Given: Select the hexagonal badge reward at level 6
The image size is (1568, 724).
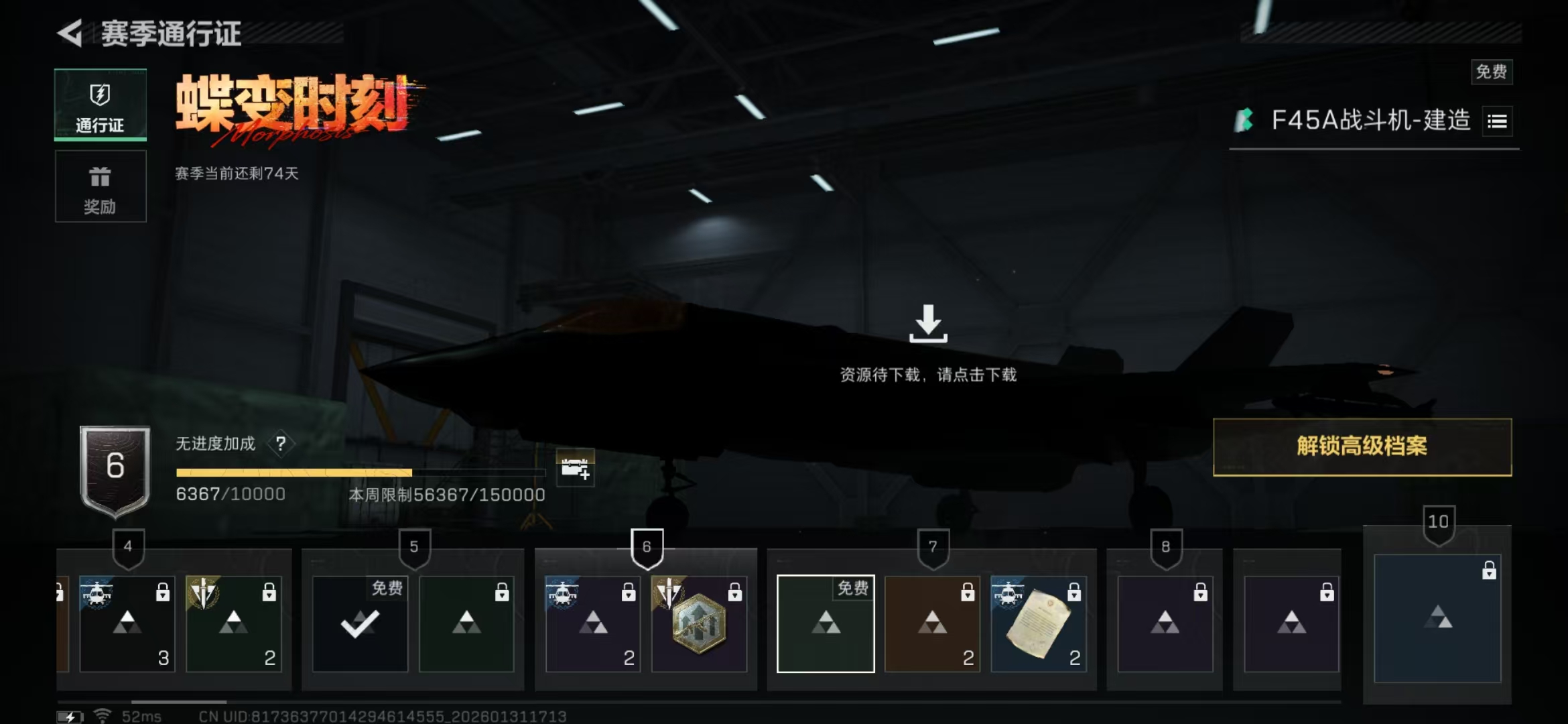Looking at the screenshot, I should [699, 624].
